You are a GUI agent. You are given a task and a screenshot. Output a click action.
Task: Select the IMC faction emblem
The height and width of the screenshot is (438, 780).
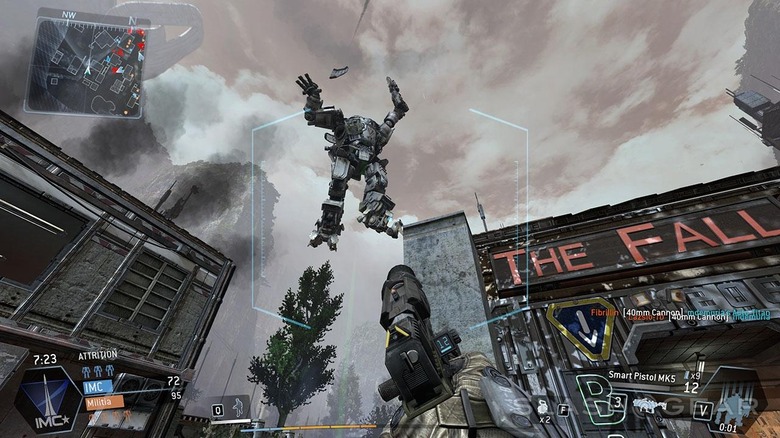46,399
